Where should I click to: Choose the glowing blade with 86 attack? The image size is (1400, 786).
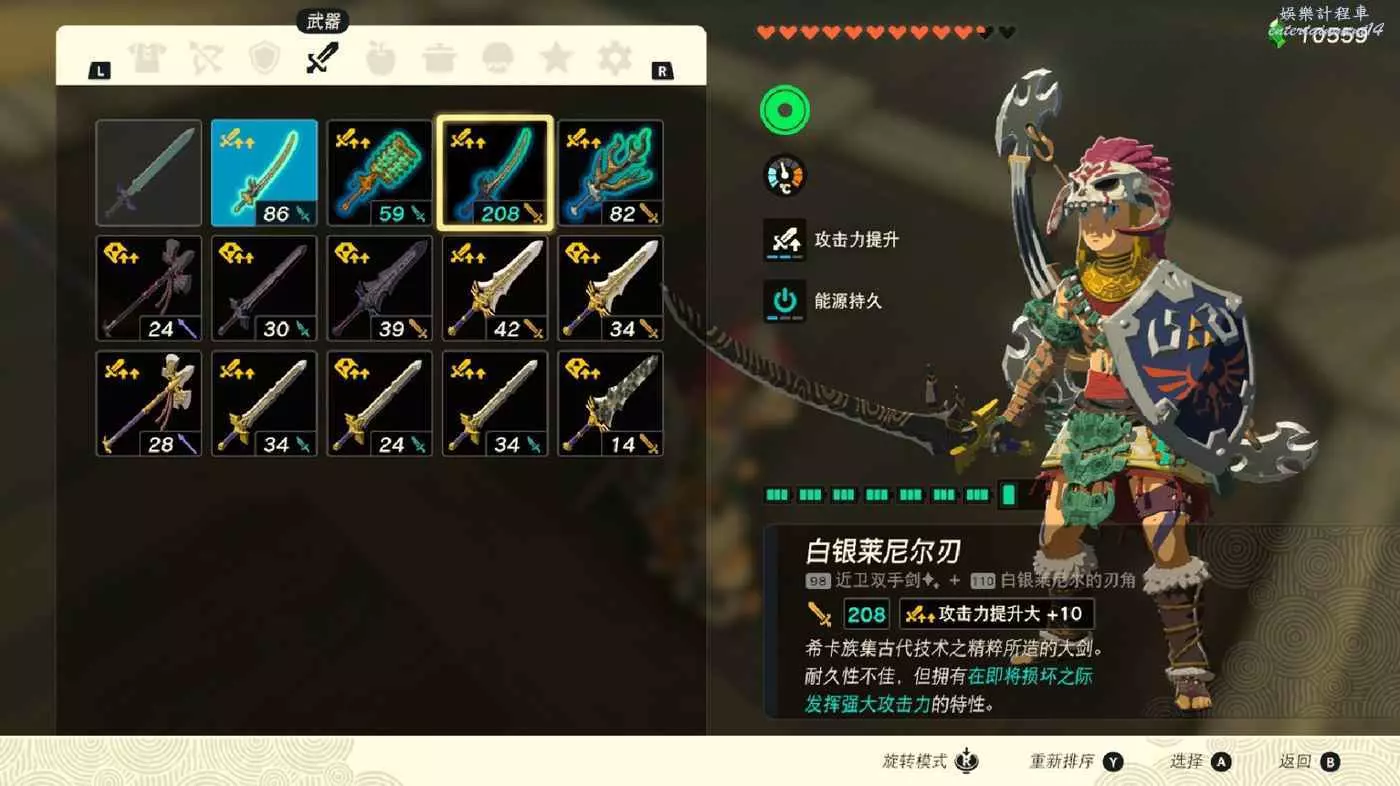click(264, 173)
